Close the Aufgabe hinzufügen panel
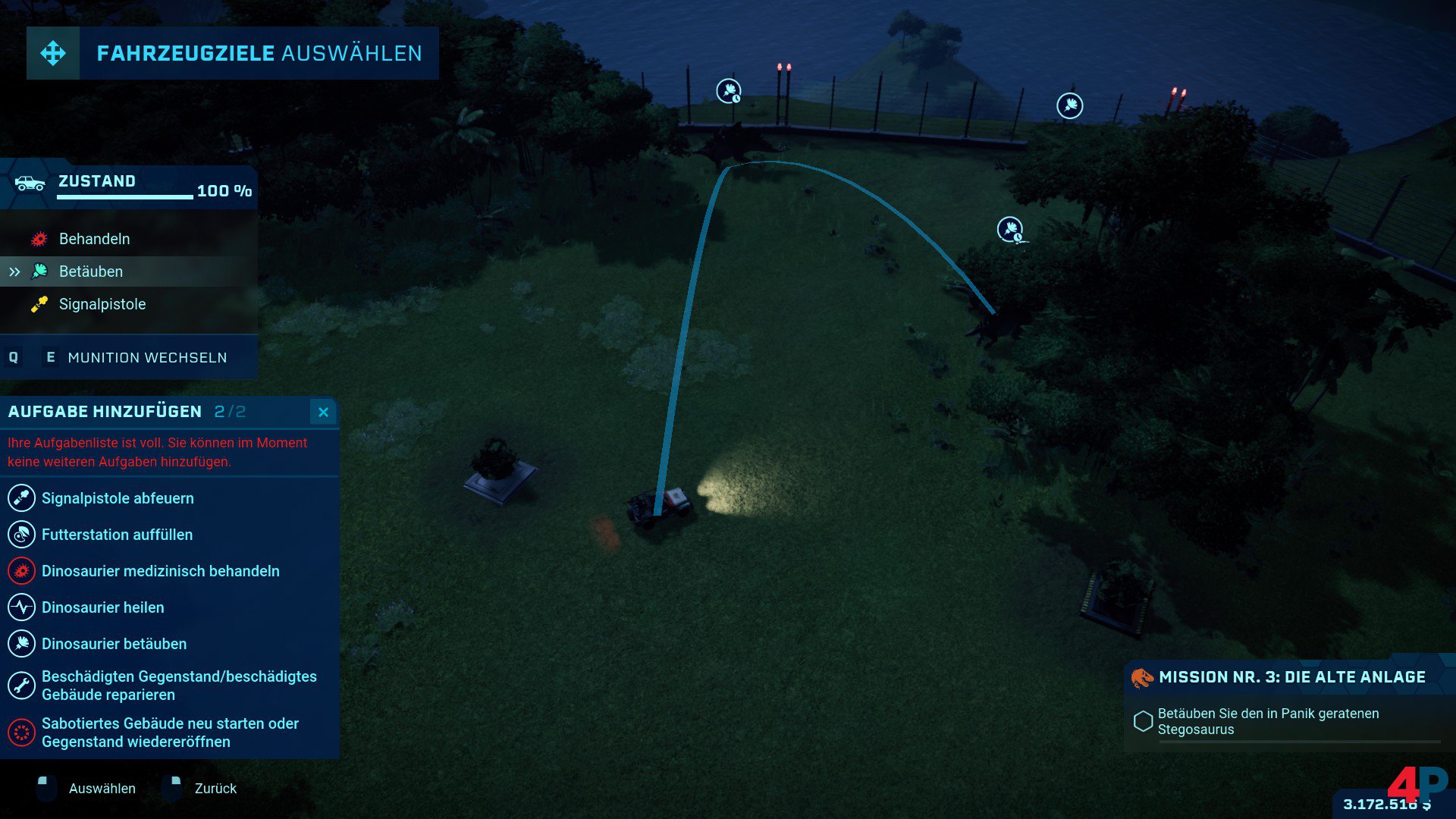The width and height of the screenshot is (1456, 819). (x=323, y=412)
